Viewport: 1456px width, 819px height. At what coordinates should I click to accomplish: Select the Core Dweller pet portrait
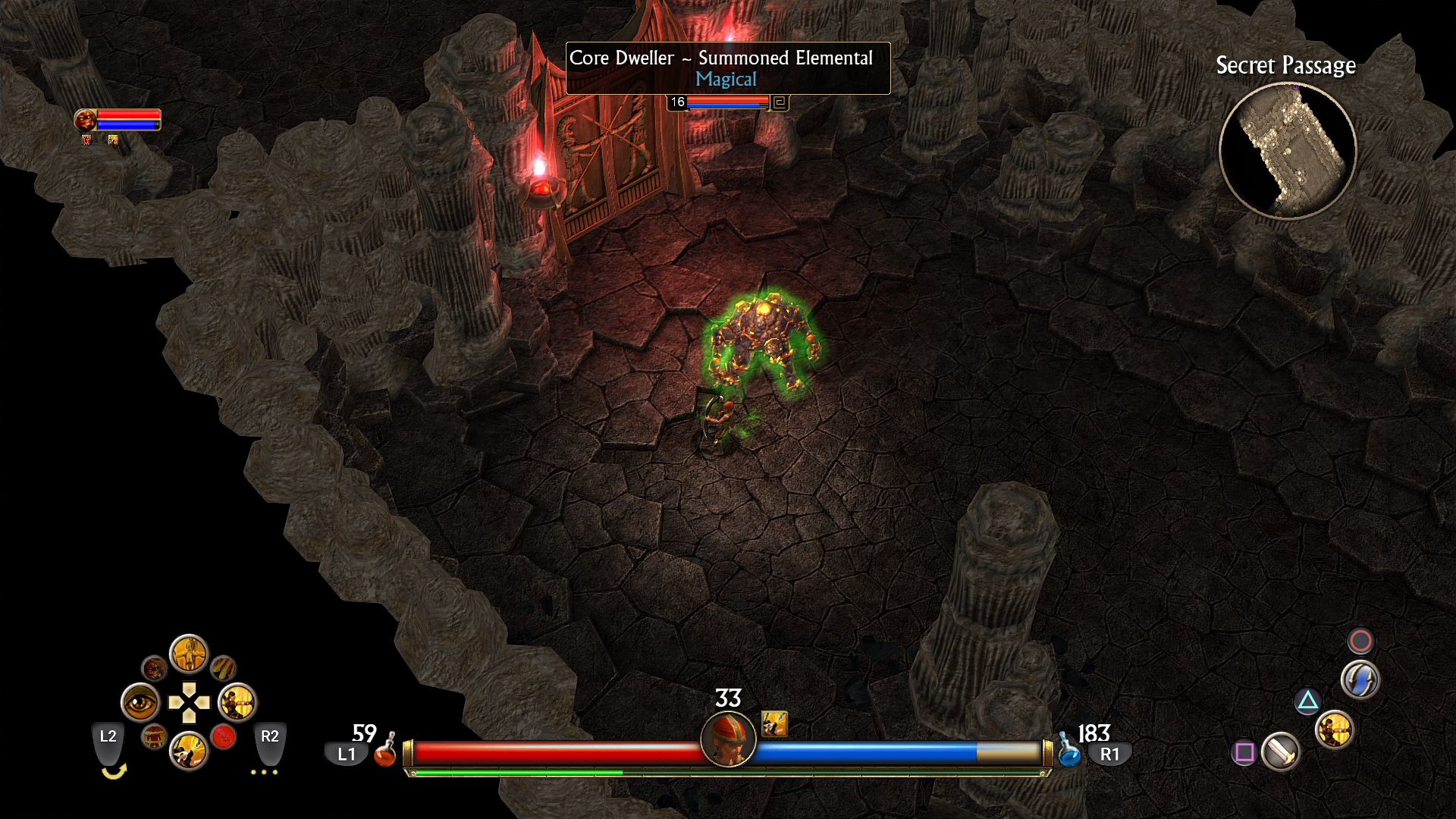coord(85,119)
